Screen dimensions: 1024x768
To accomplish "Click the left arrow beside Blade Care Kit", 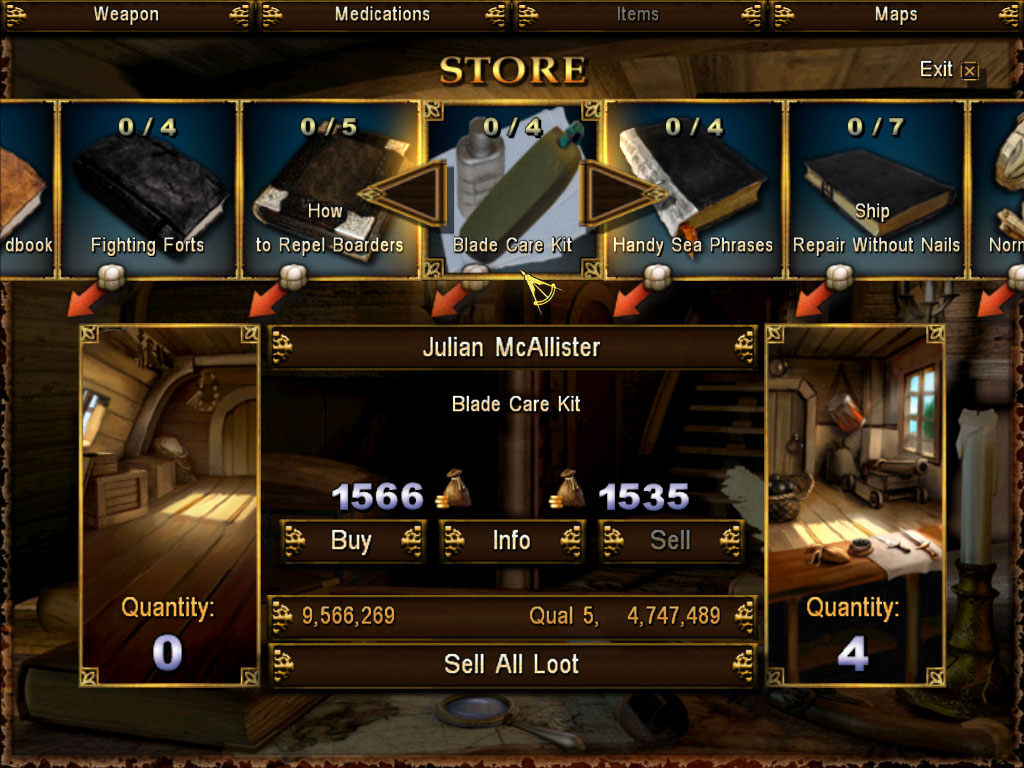I will pyautogui.click(x=412, y=192).
